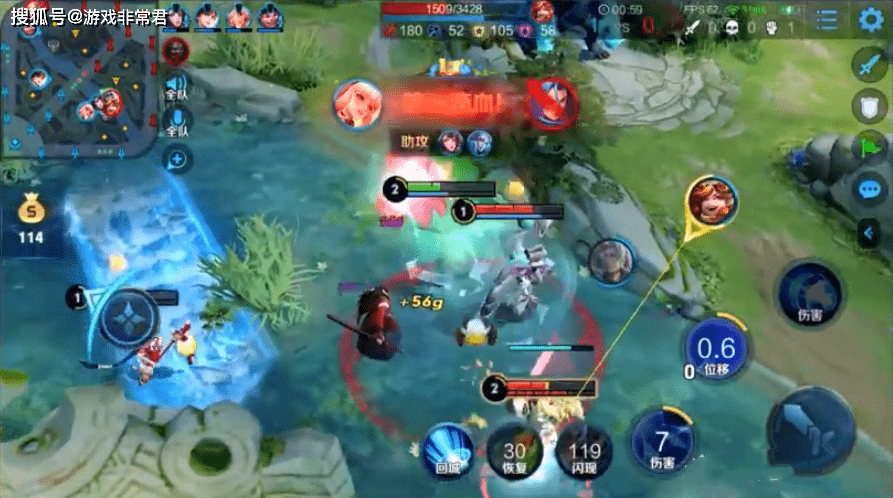Open the scoreboard list icon

click(826, 20)
